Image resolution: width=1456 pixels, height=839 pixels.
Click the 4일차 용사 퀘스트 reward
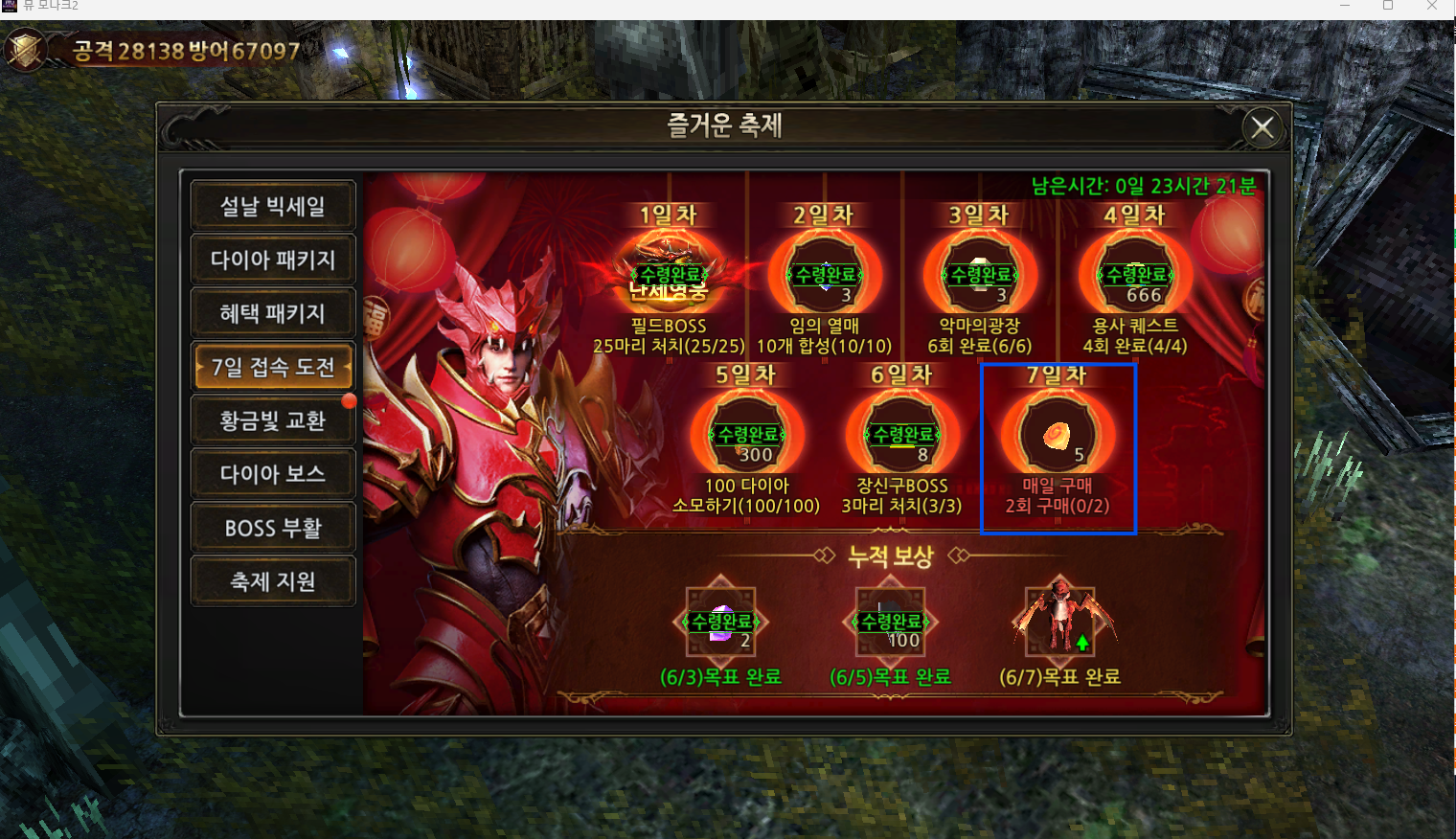point(1135,275)
